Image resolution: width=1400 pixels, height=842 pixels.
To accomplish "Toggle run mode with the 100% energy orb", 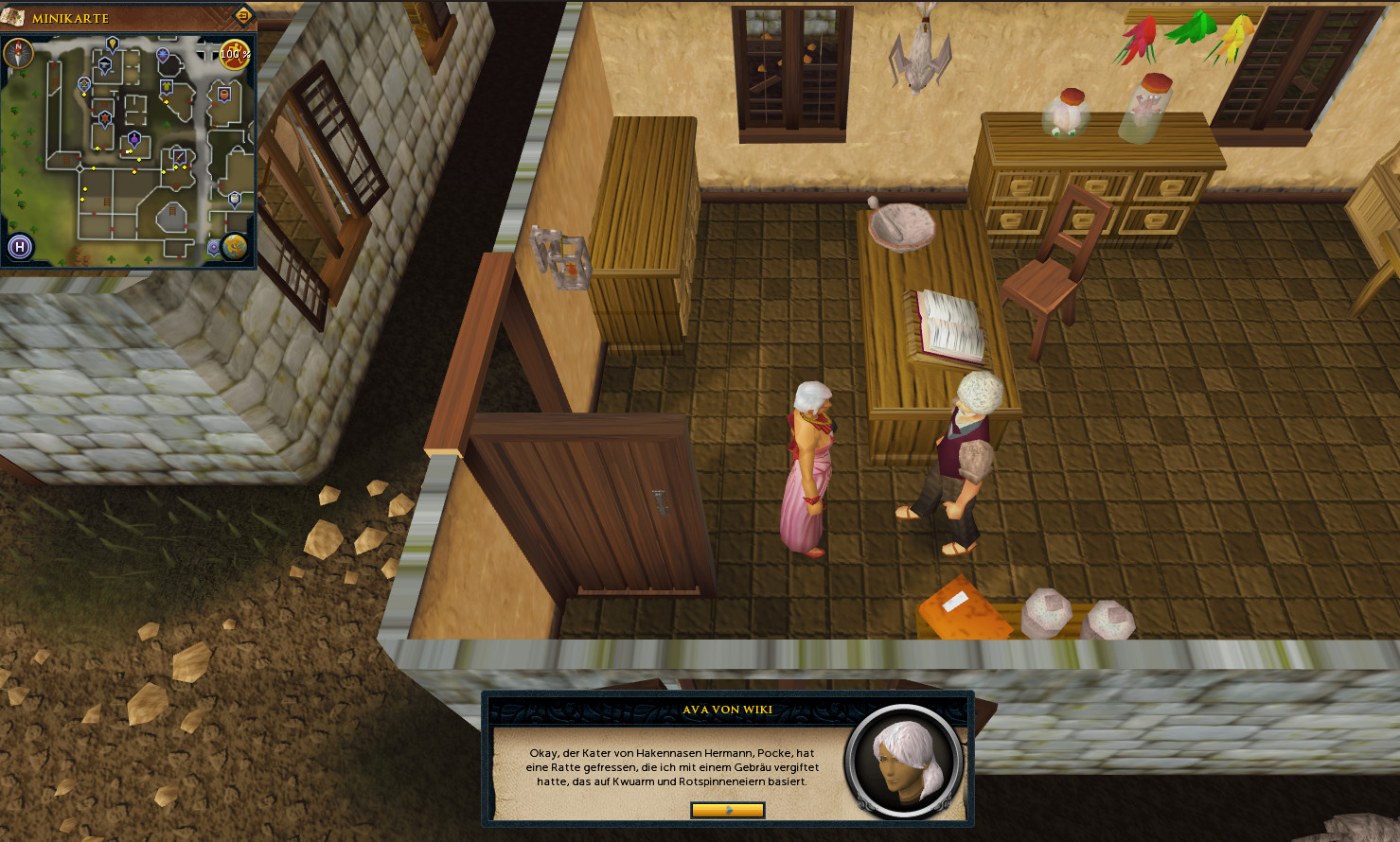I will pyautogui.click(x=235, y=54).
